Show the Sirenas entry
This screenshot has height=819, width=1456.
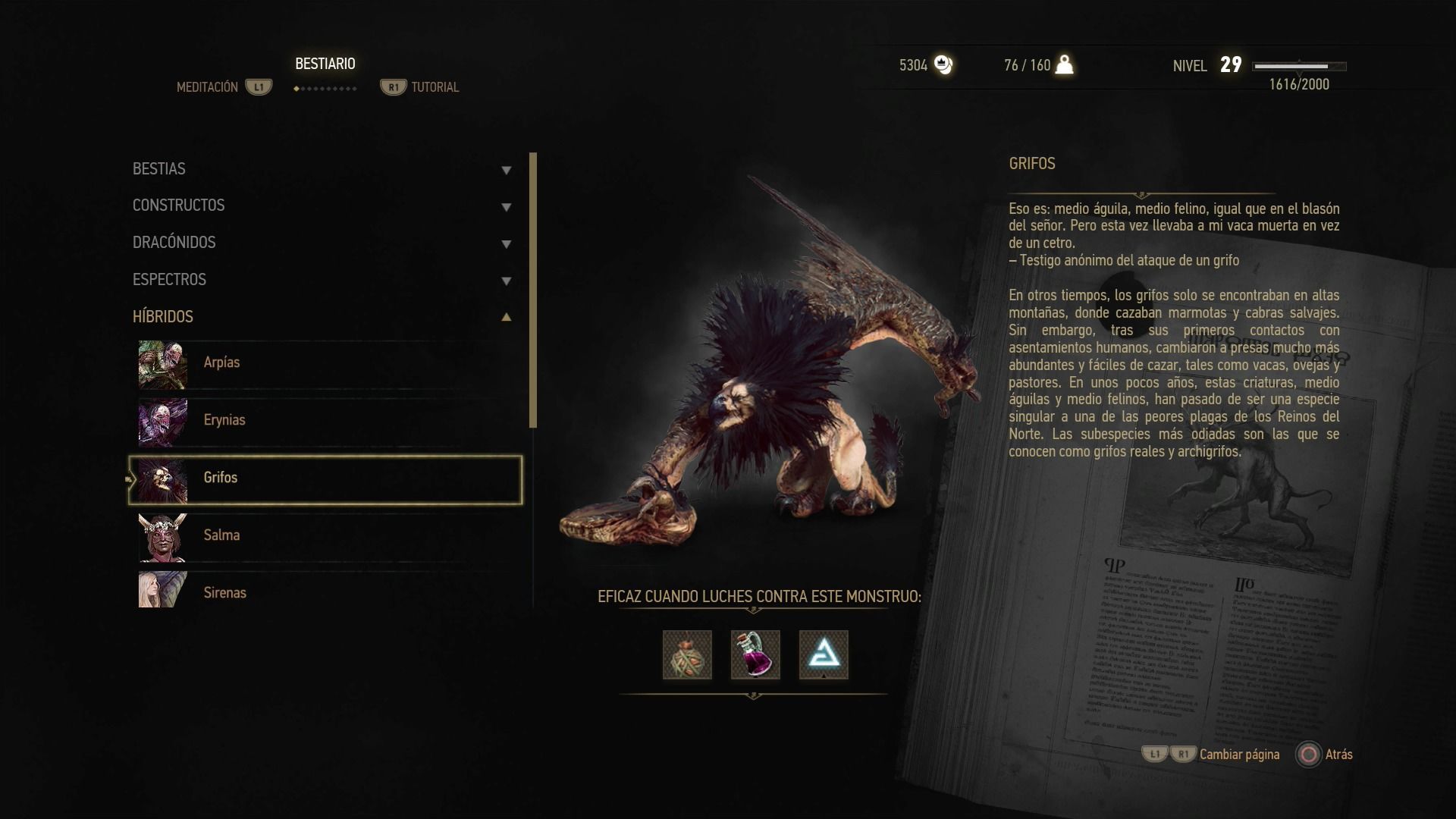tap(326, 592)
